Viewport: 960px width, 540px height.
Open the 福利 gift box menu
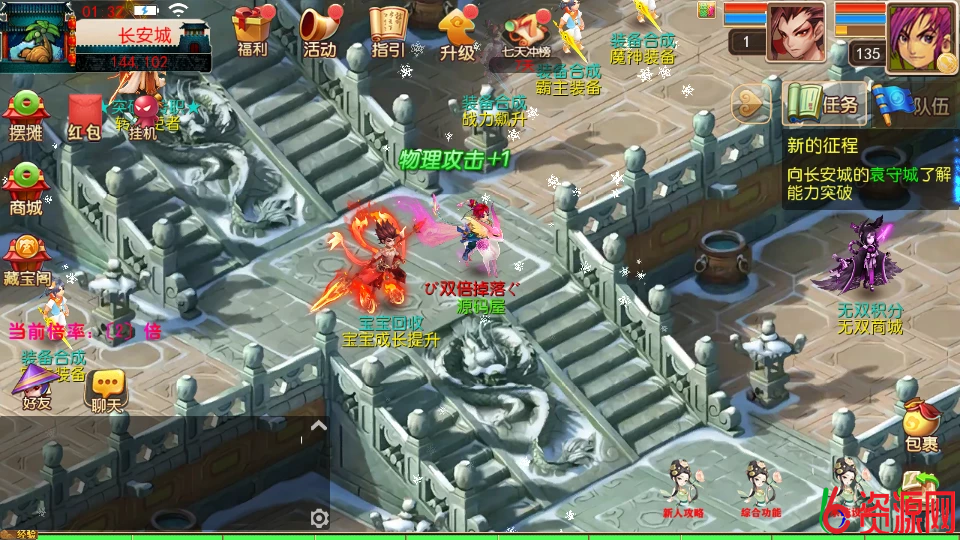click(252, 30)
